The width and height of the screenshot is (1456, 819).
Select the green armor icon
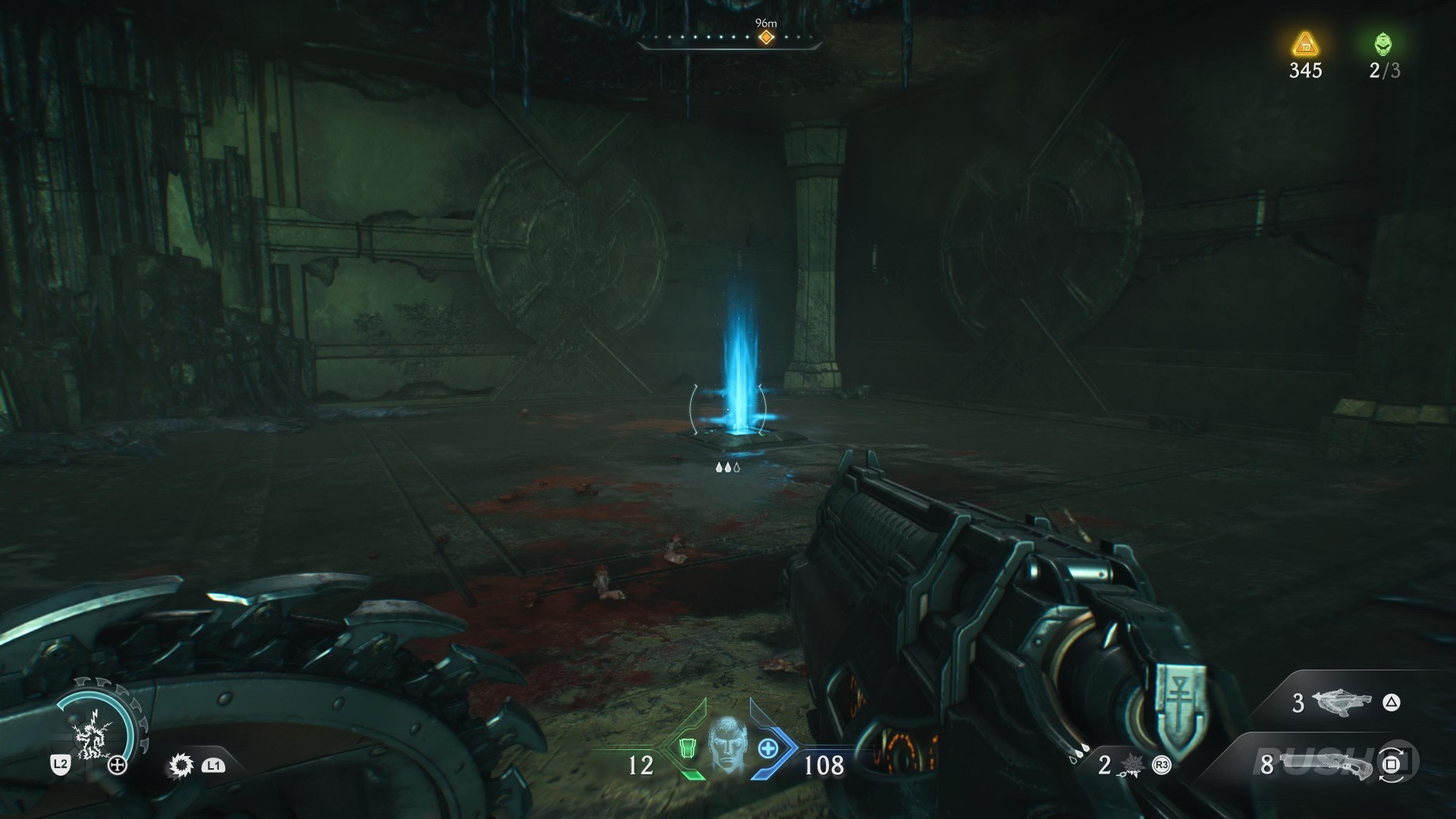click(x=687, y=748)
